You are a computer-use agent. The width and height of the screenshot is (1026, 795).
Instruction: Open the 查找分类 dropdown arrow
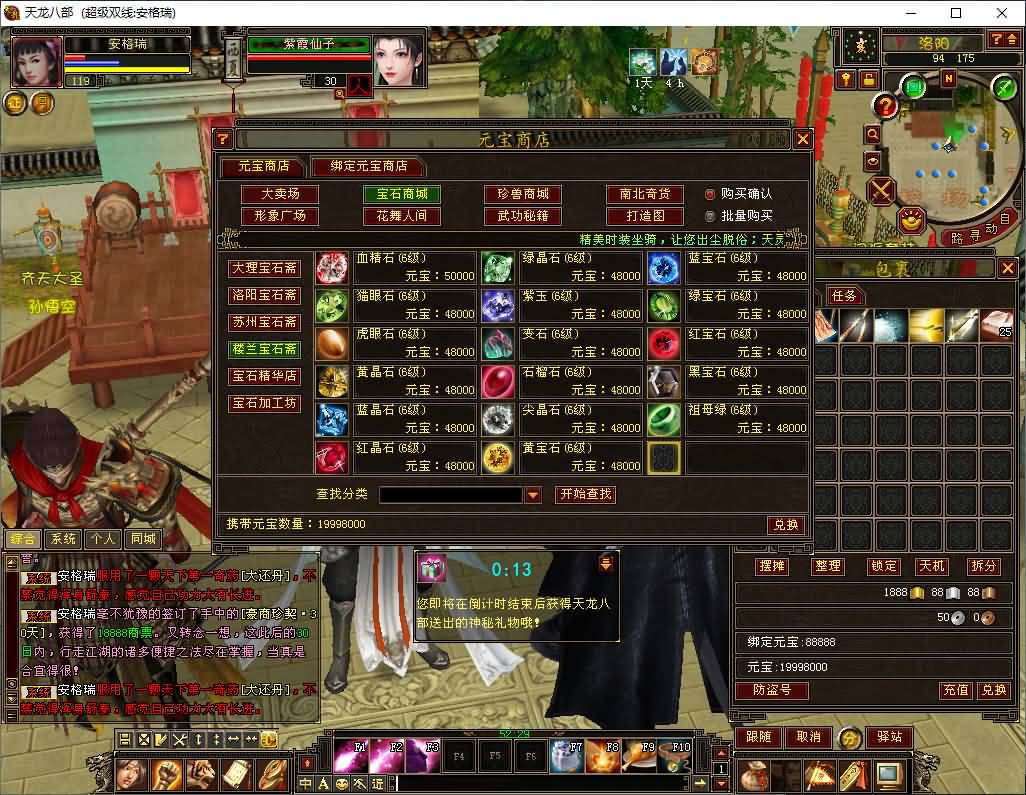[533, 495]
